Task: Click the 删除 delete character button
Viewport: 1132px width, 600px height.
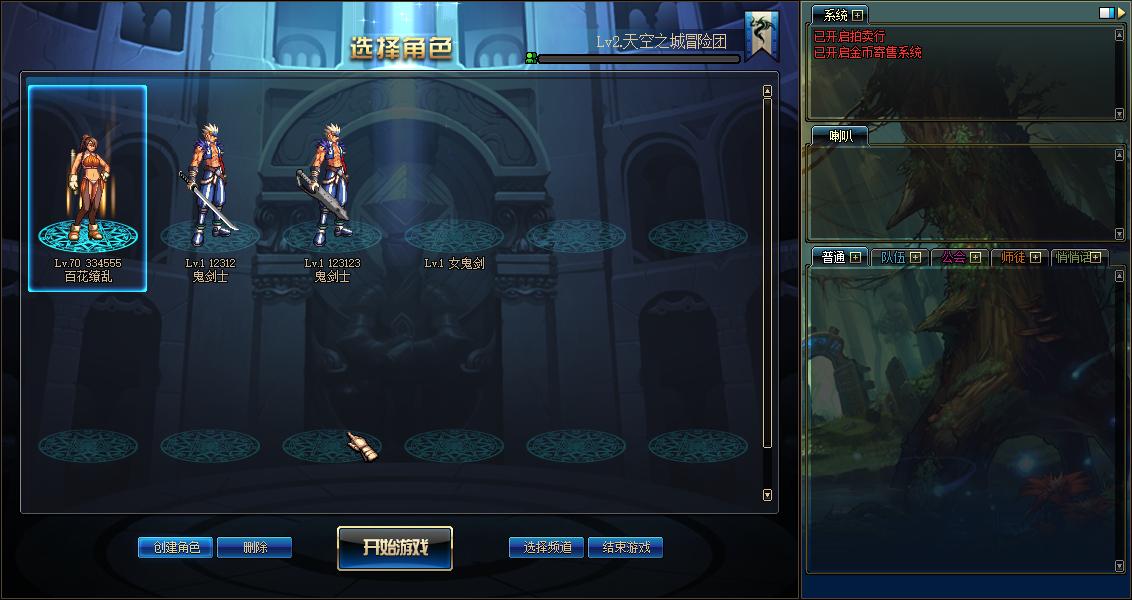Action: (254, 547)
